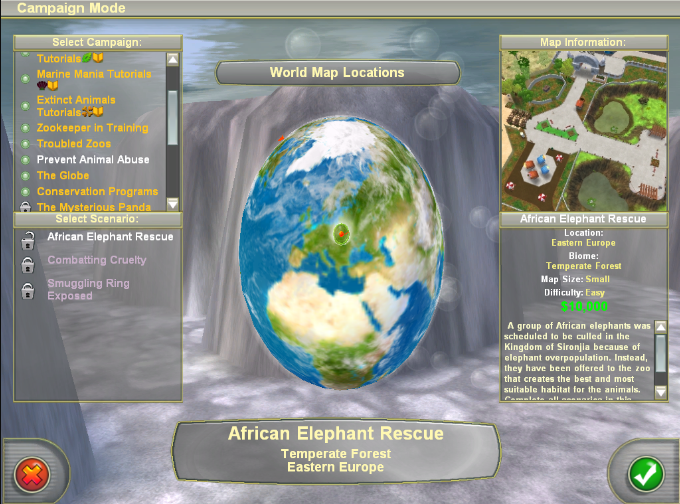Choose Combatting Cruelty scenario
The height and width of the screenshot is (504, 680).
[x=96, y=260]
